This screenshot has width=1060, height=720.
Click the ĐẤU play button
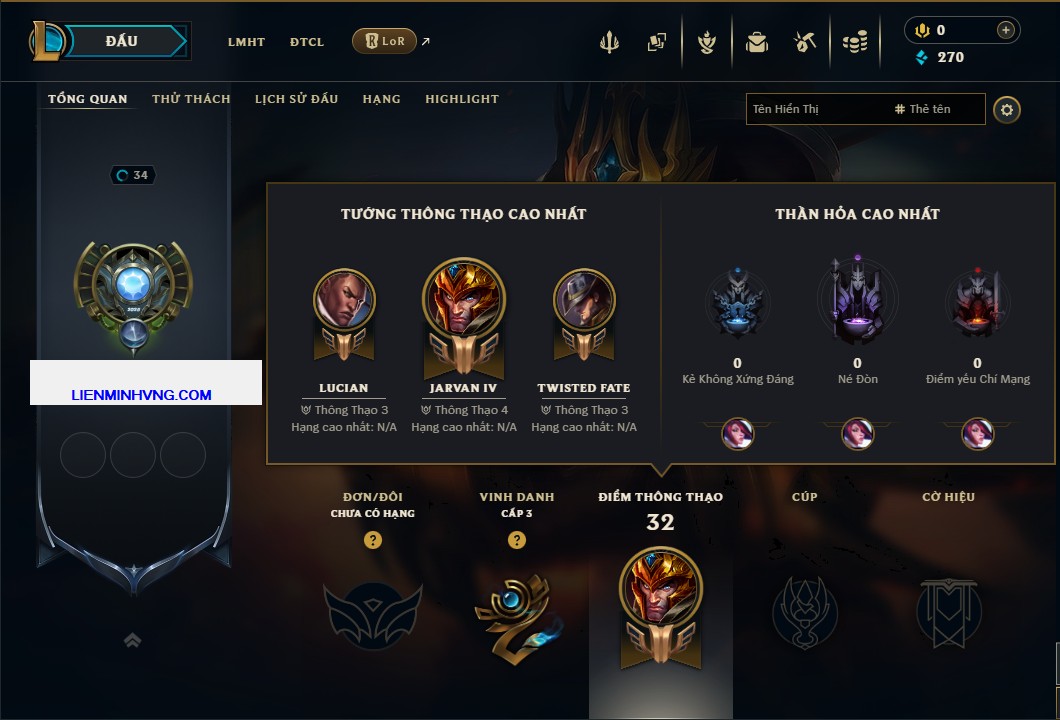[x=121, y=41]
